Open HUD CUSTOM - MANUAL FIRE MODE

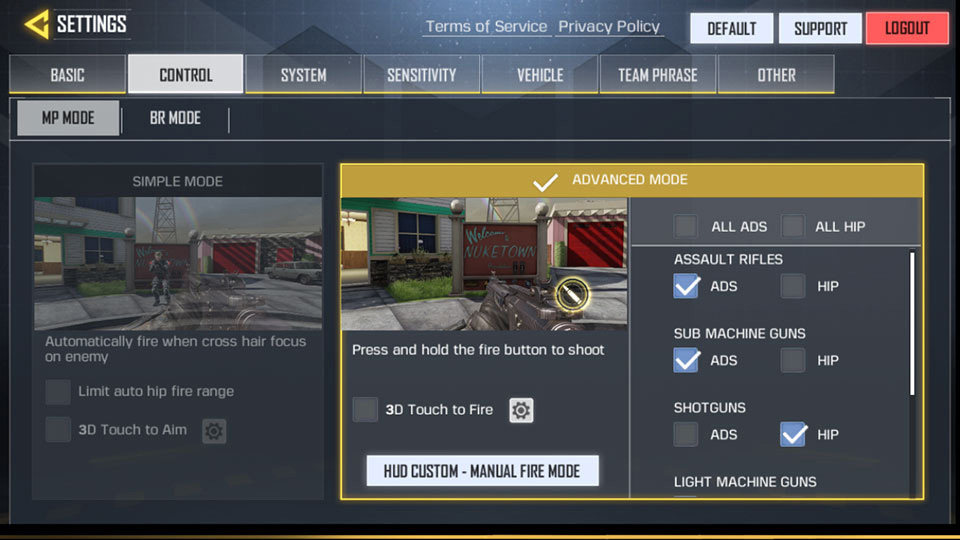point(482,470)
